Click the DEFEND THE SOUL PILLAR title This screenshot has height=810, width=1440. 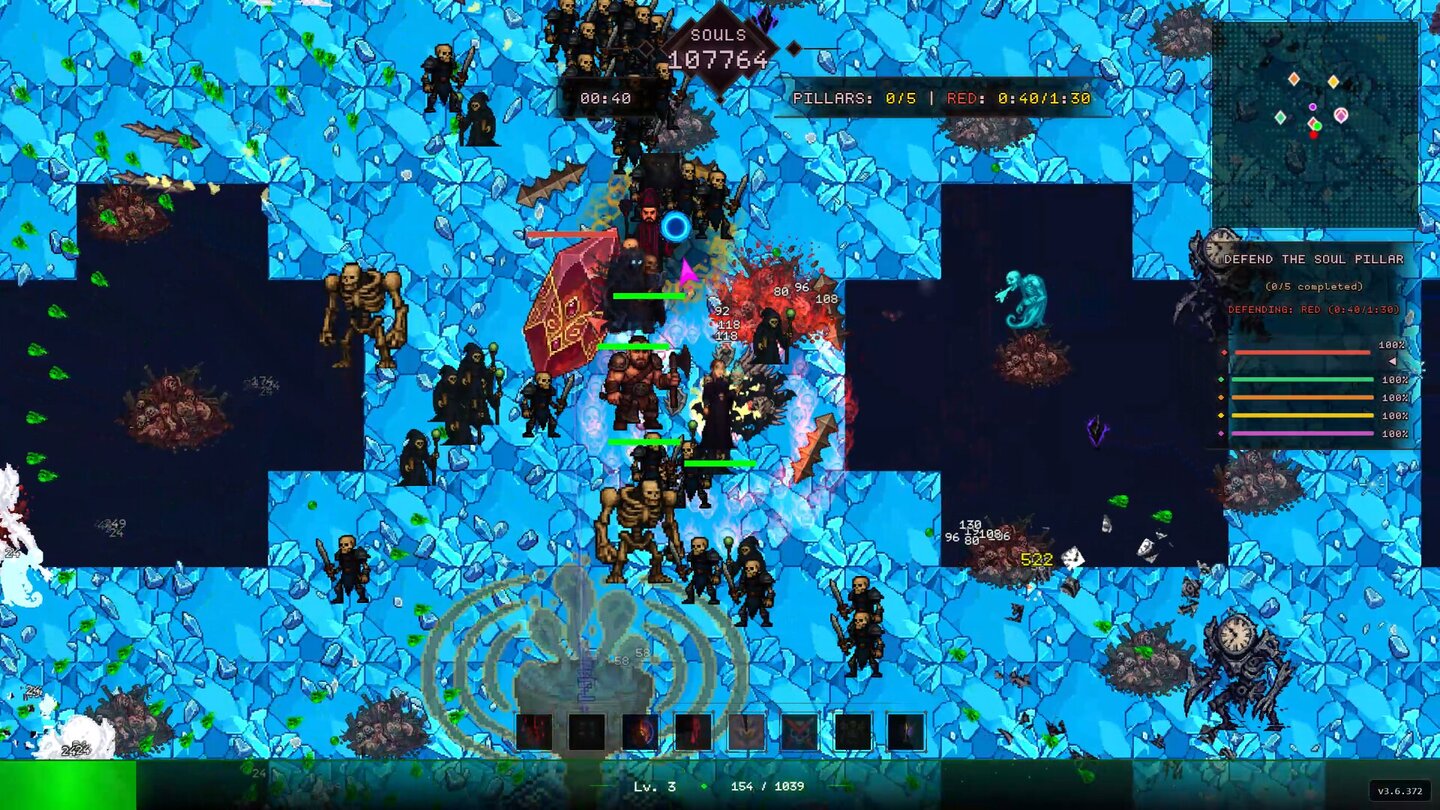click(x=1314, y=258)
